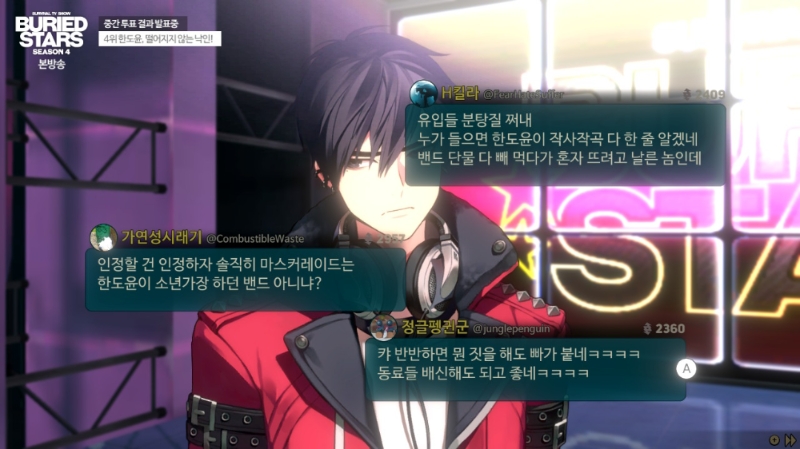Click 정글펭귄군's profile avatar
800x449 pixels.
[382, 327]
